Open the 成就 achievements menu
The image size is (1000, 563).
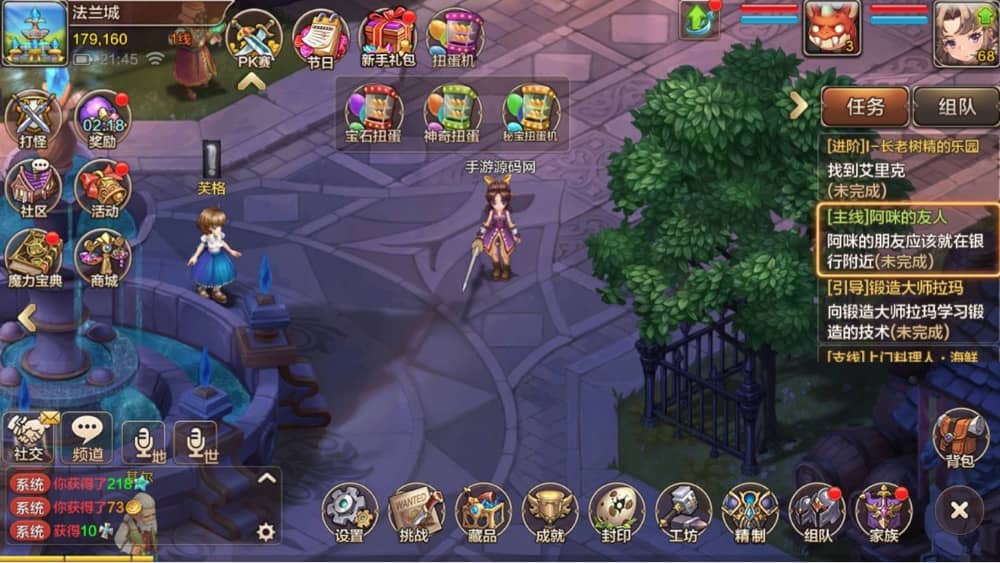pyautogui.click(x=550, y=510)
